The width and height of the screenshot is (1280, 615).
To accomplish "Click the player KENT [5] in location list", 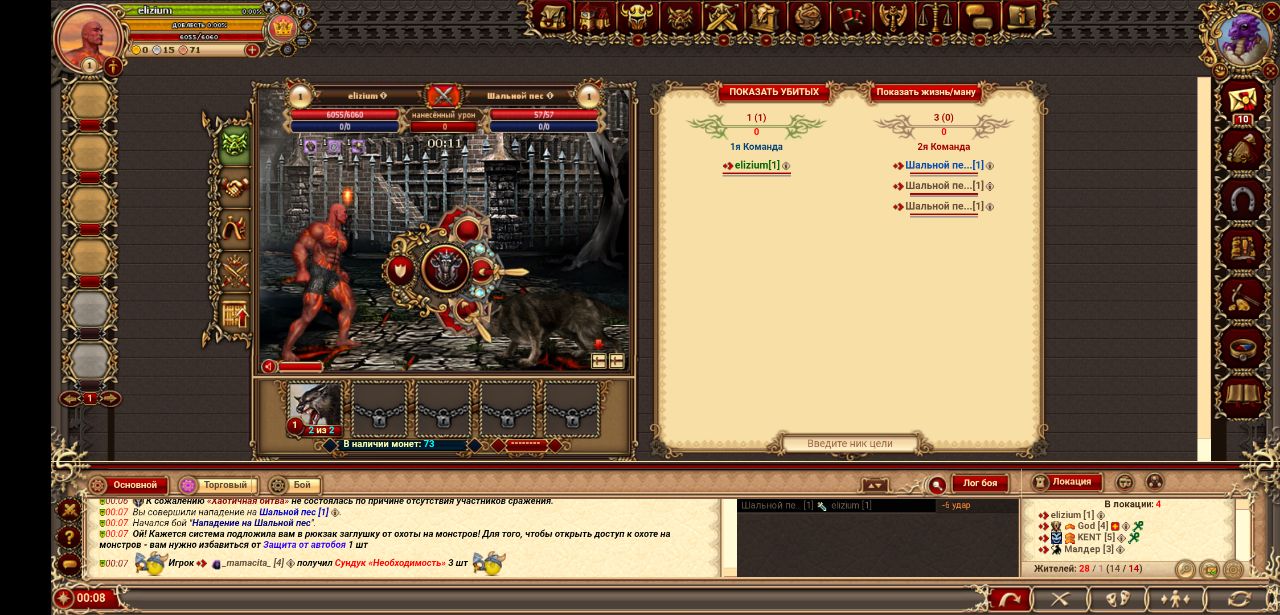I will click(x=1088, y=538).
